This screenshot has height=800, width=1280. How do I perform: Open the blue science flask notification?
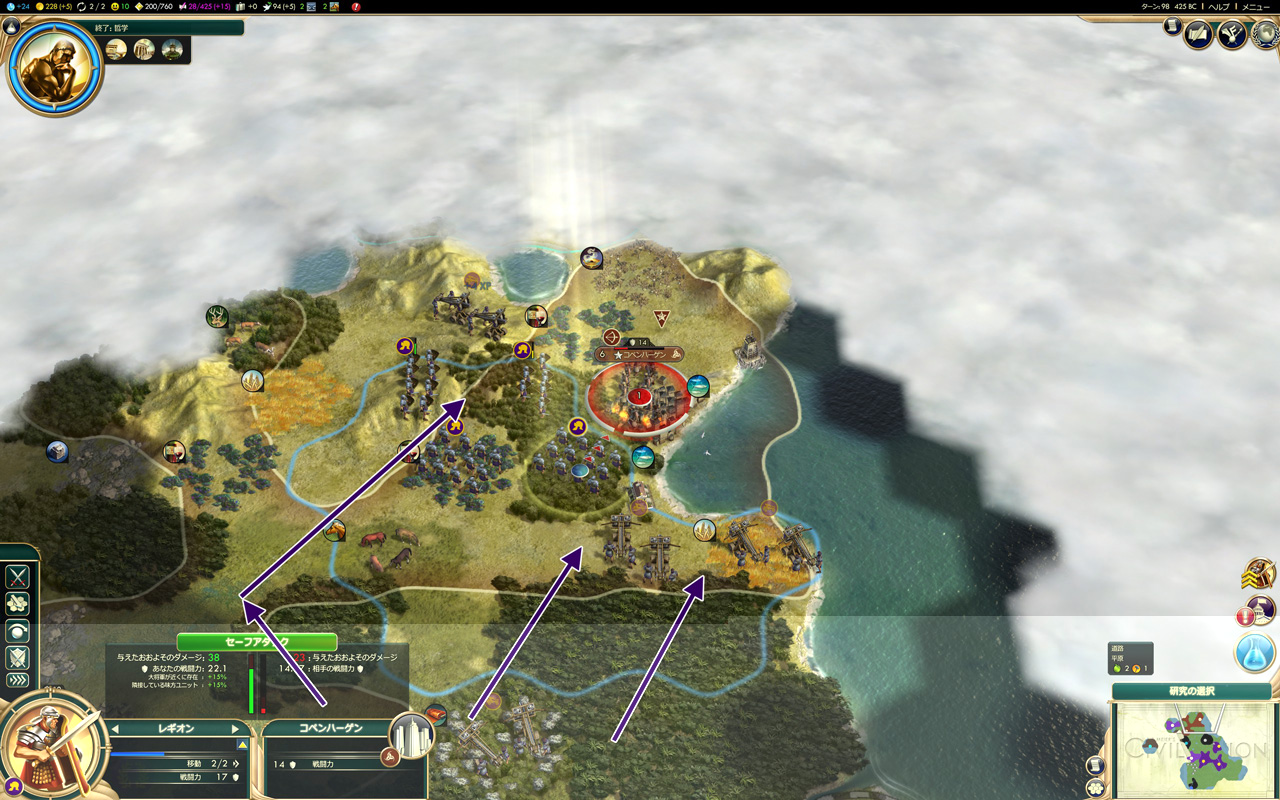tap(1254, 653)
